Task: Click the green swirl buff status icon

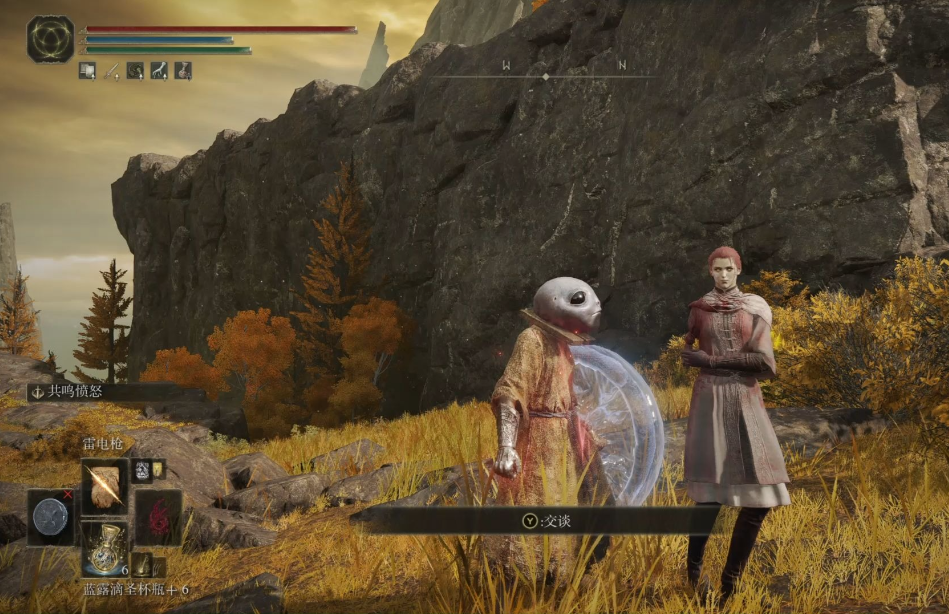Action: click(135, 71)
